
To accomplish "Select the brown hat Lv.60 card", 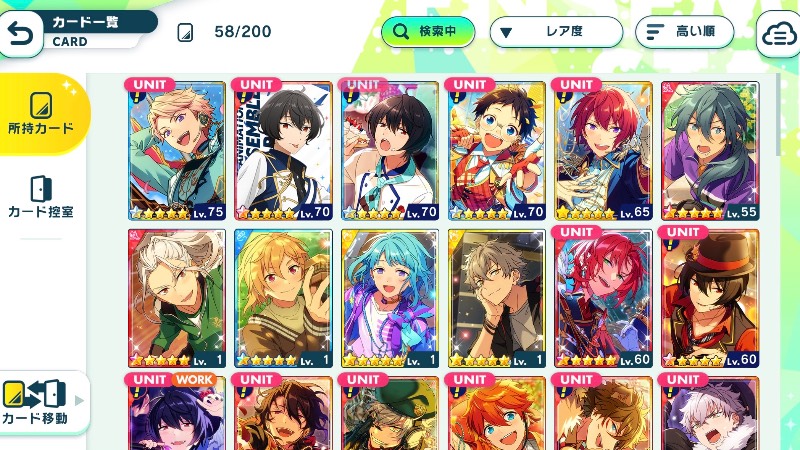I will click(x=710, y=297).
